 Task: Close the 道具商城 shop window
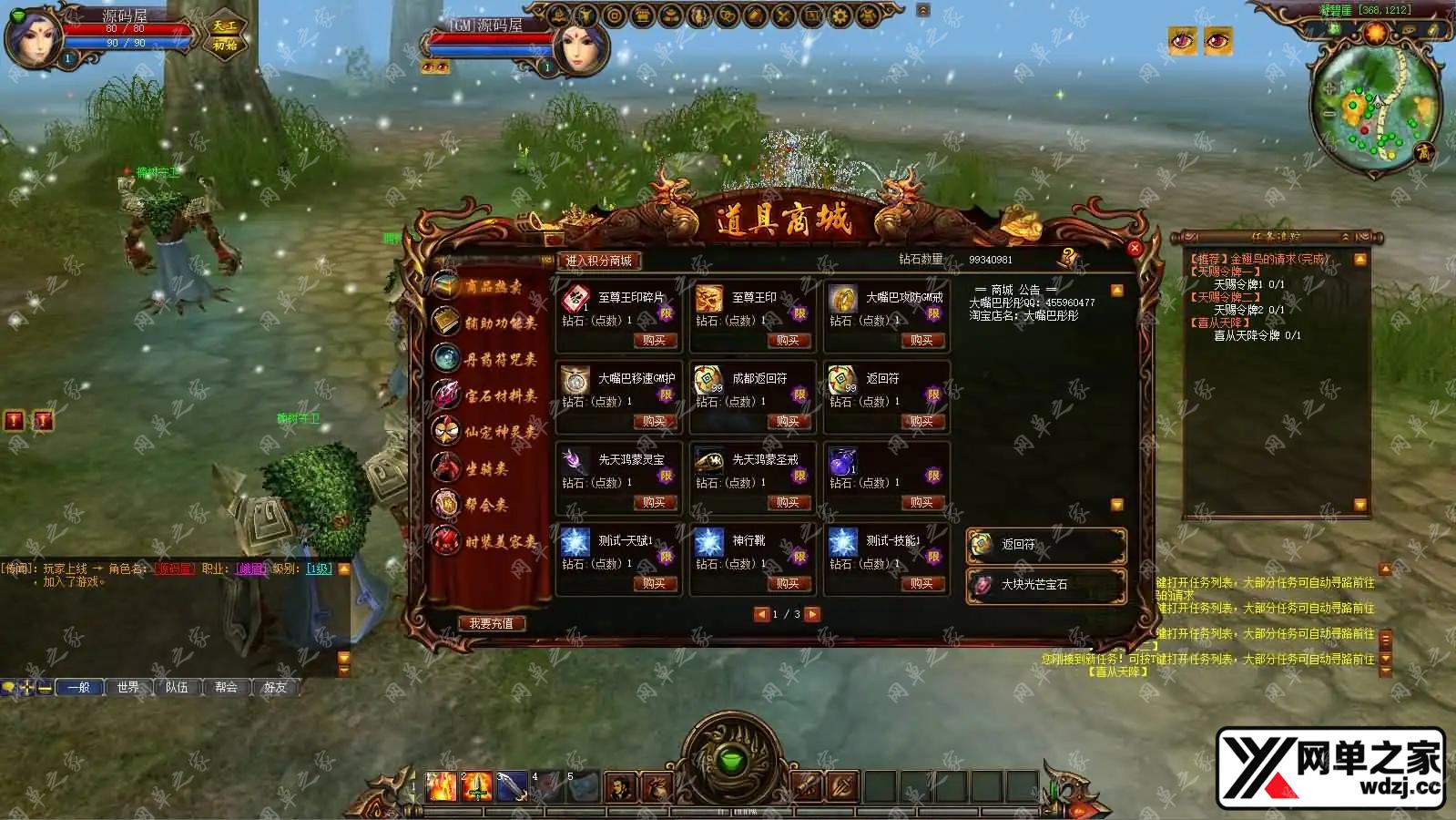[1134, 248]
